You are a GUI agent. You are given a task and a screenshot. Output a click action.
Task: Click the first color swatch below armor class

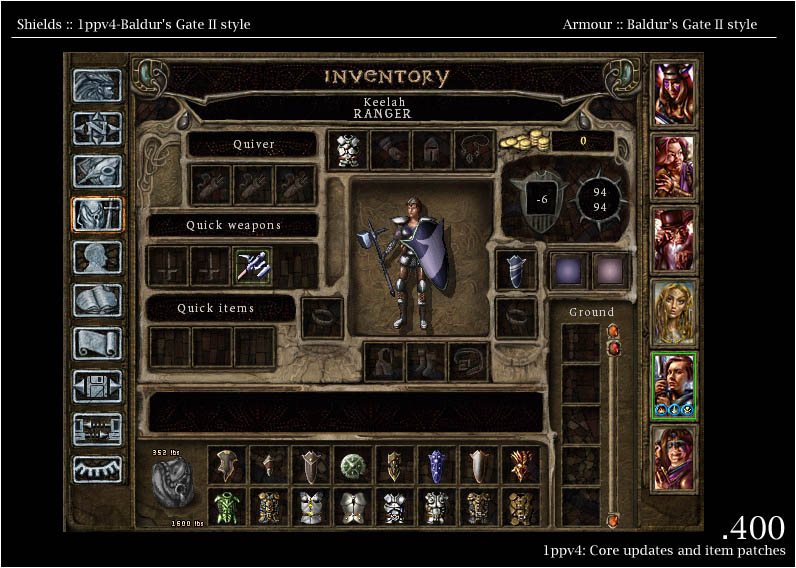click(566, 270)
